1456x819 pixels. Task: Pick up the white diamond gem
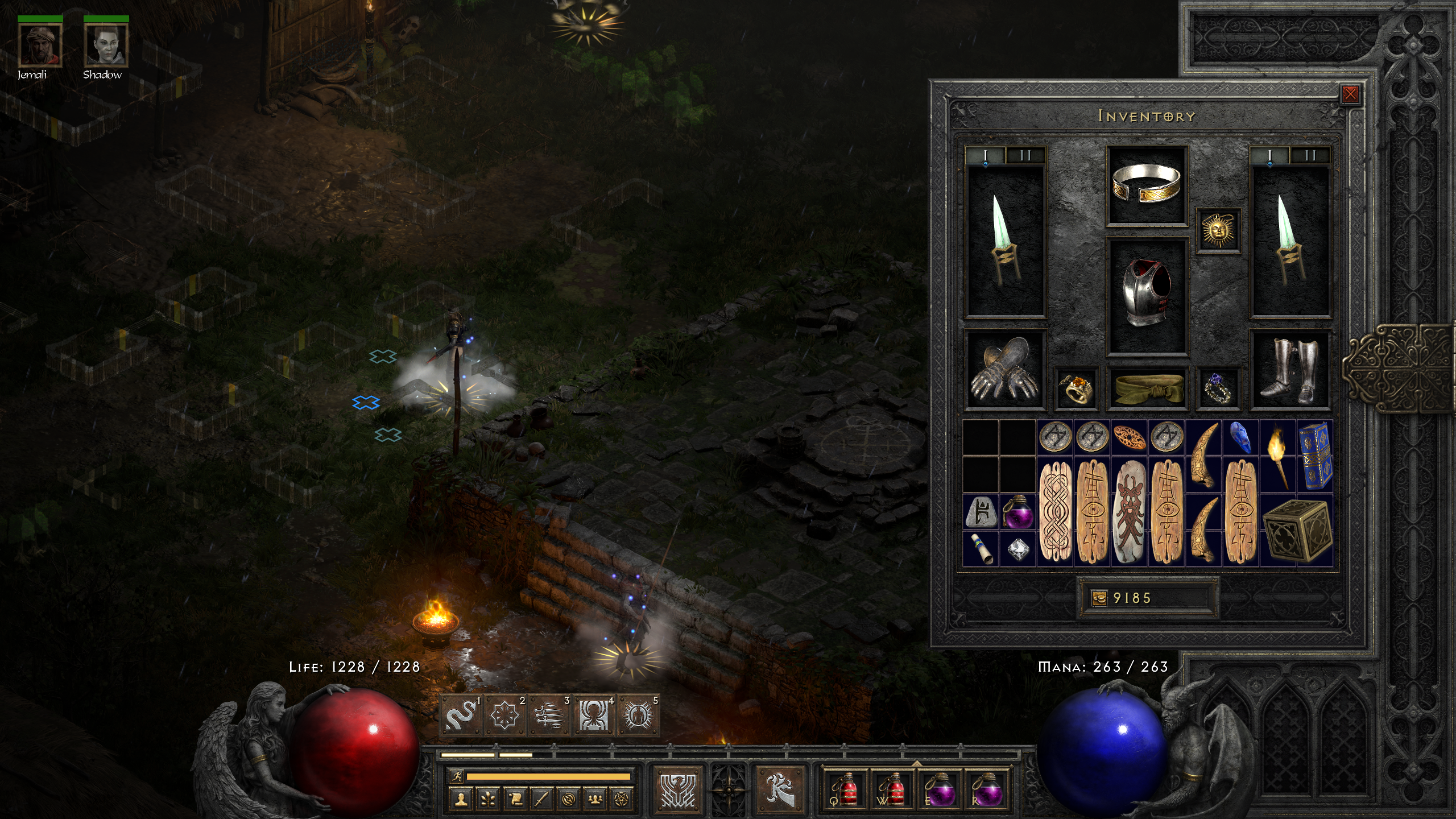(1017, 549)
